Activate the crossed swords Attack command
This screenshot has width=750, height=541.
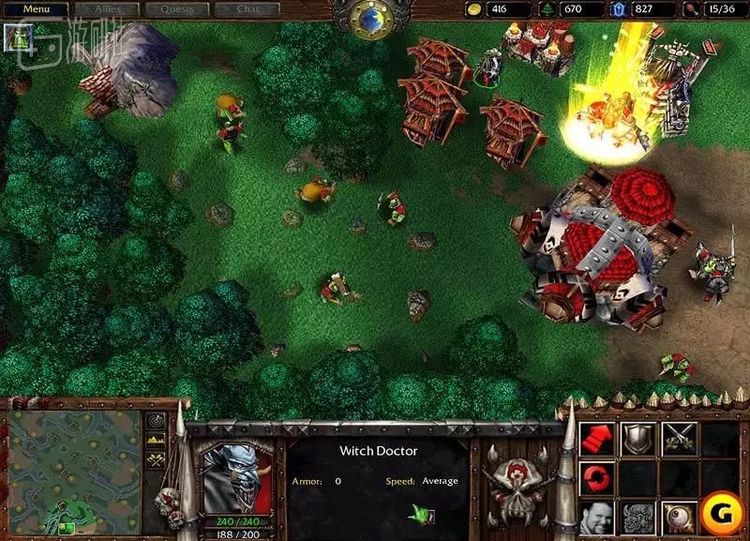680,439
